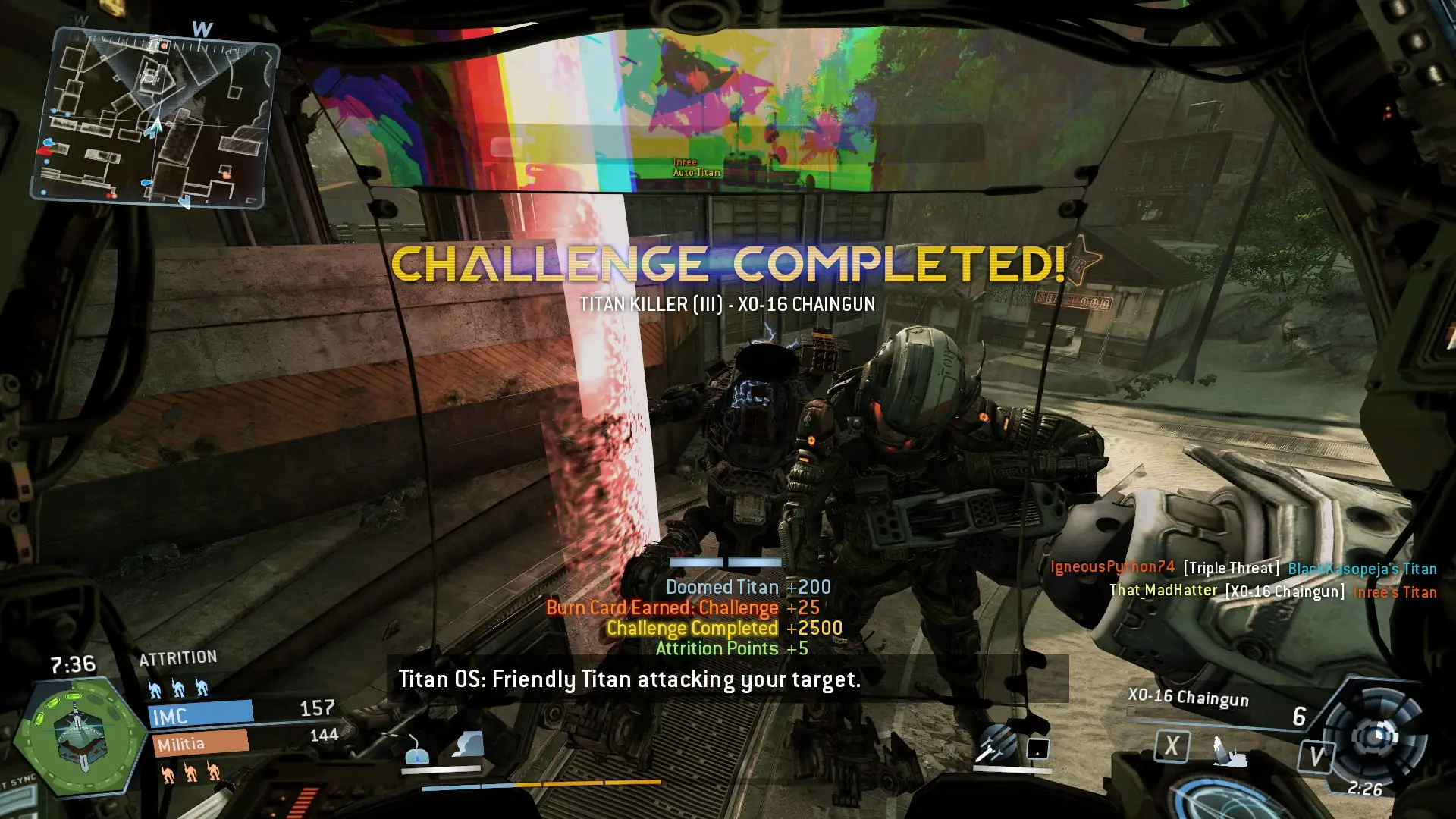Click the That_MadHatter kill feed entry

1272,591
